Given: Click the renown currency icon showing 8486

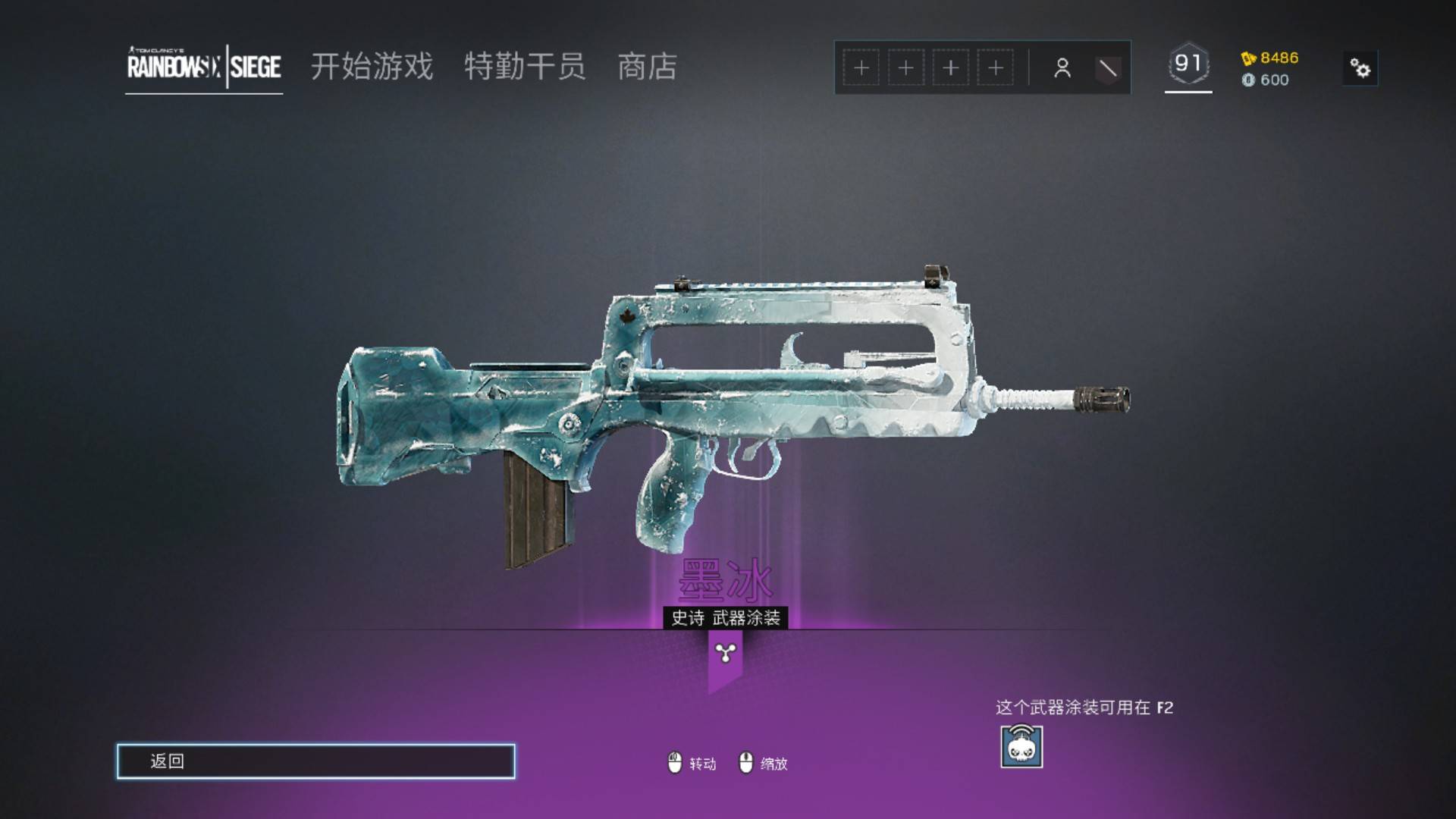Looking at the screenshot, I should click(x=1250, y=57).
